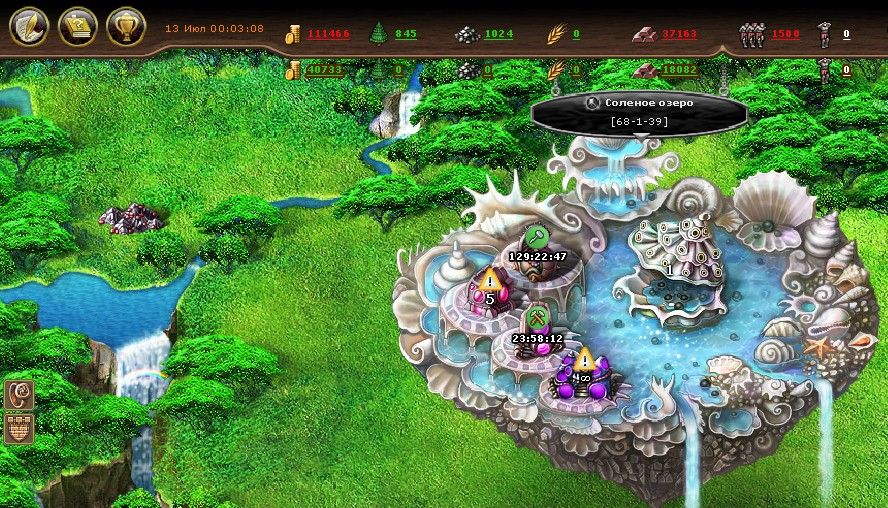The image size is (888, 508).
Task: Click the army count 1500 link
Action: [785, 34]
